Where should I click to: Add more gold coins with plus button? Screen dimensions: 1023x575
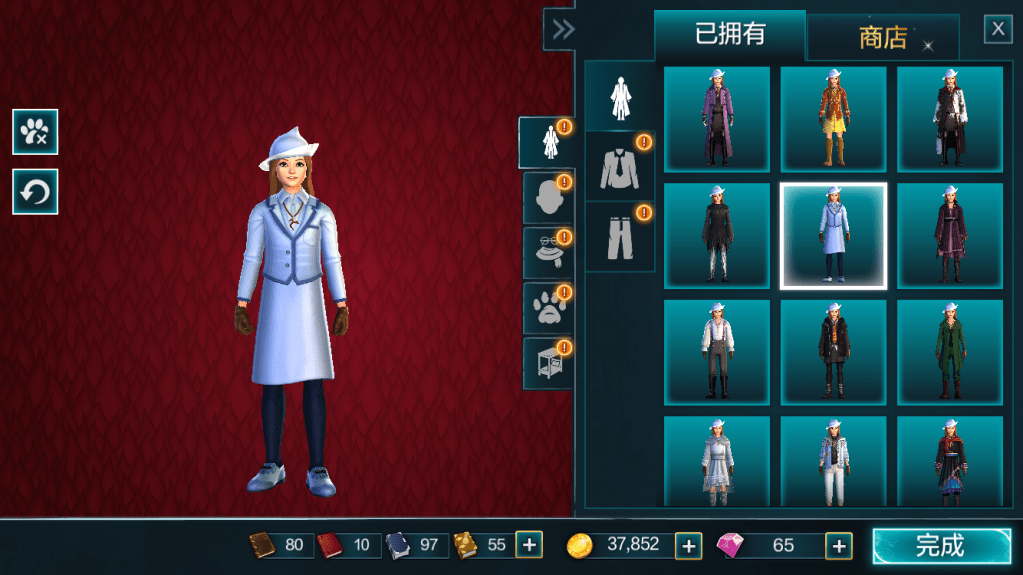tap(688, 546)
